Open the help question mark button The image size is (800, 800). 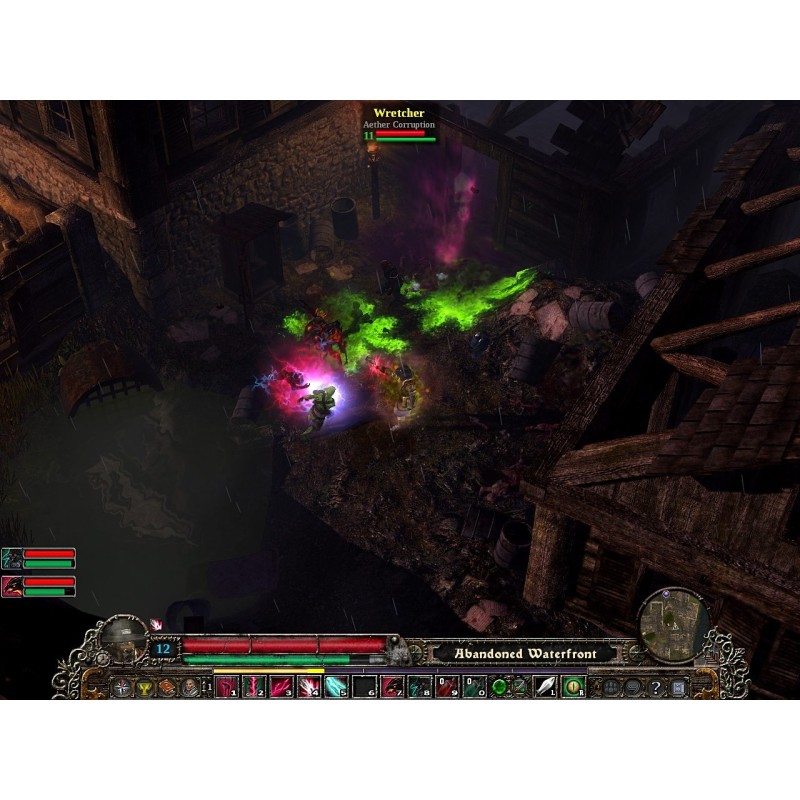(657, 688)
